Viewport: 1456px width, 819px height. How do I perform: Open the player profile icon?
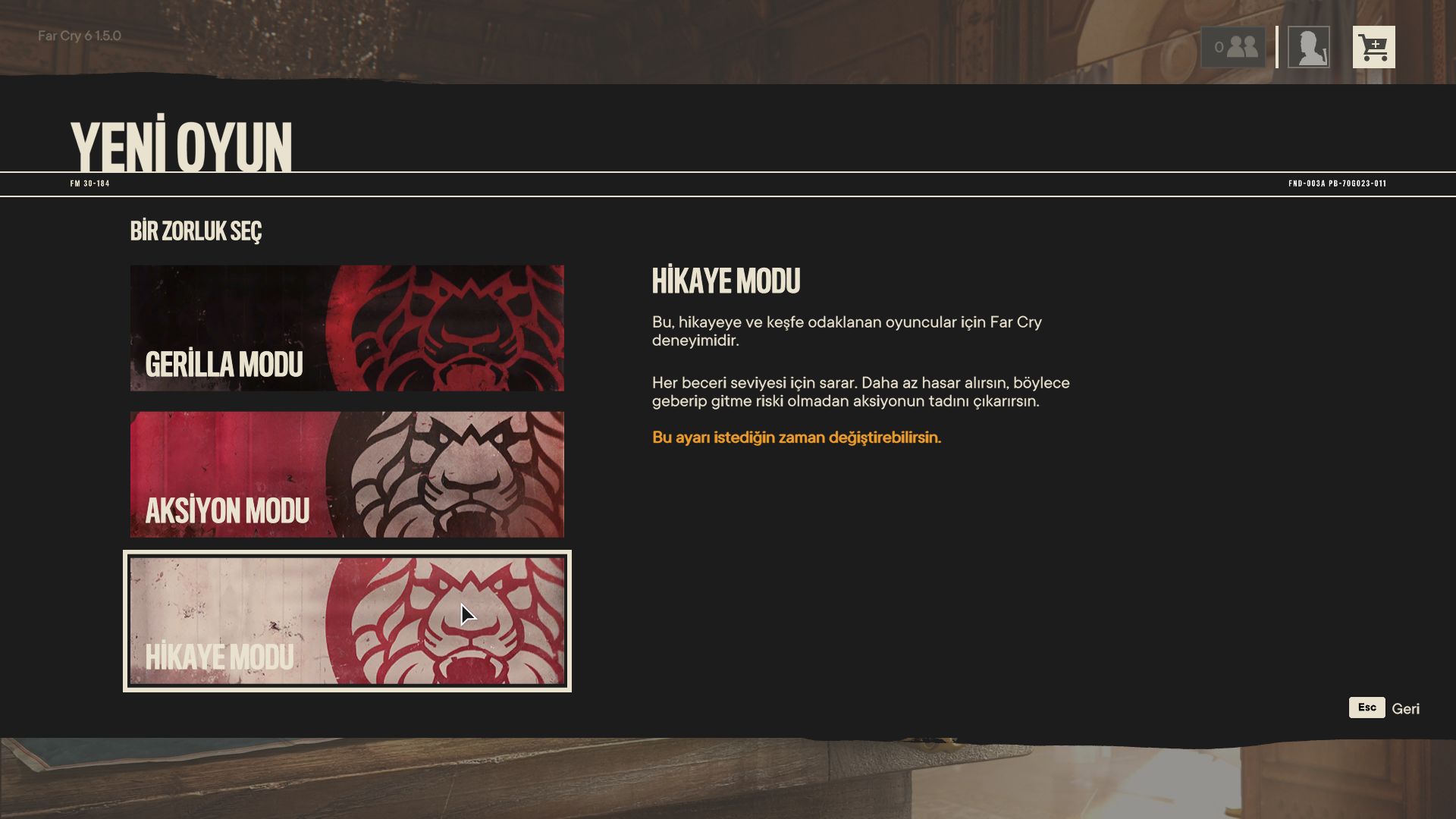point(1308,47)
